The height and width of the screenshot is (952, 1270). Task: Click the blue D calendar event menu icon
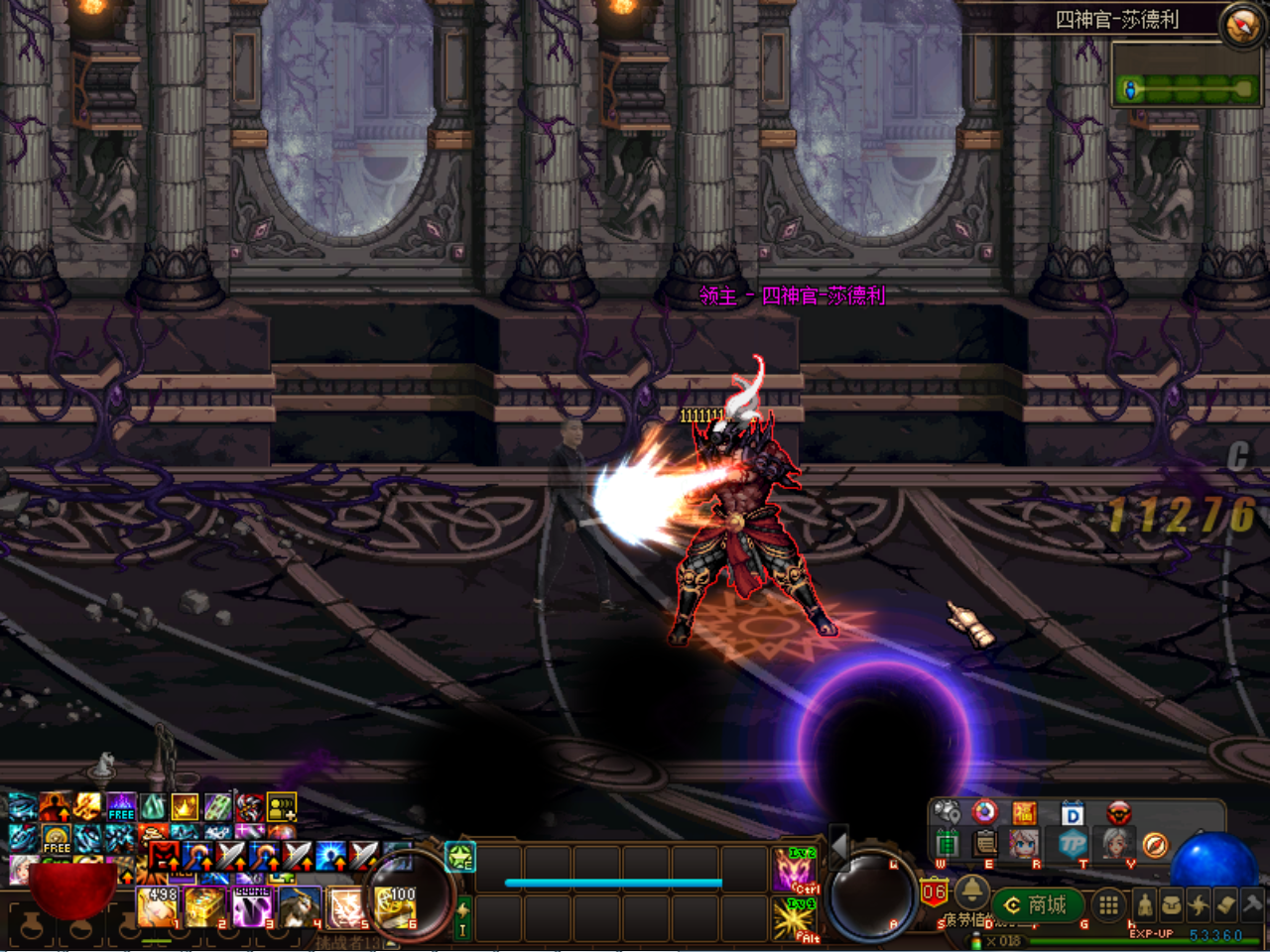coord(1073,814)
